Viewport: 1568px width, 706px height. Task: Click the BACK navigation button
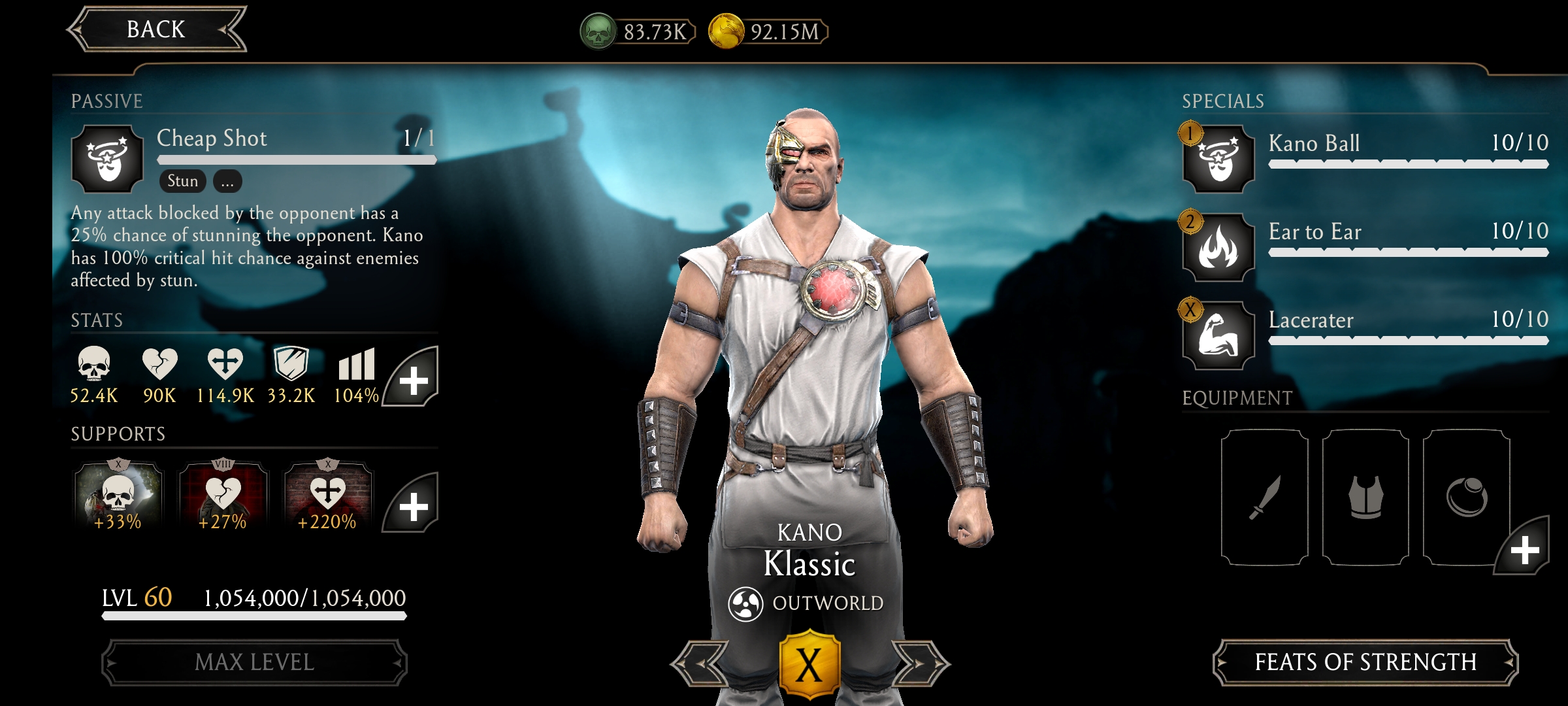point(157,28)
